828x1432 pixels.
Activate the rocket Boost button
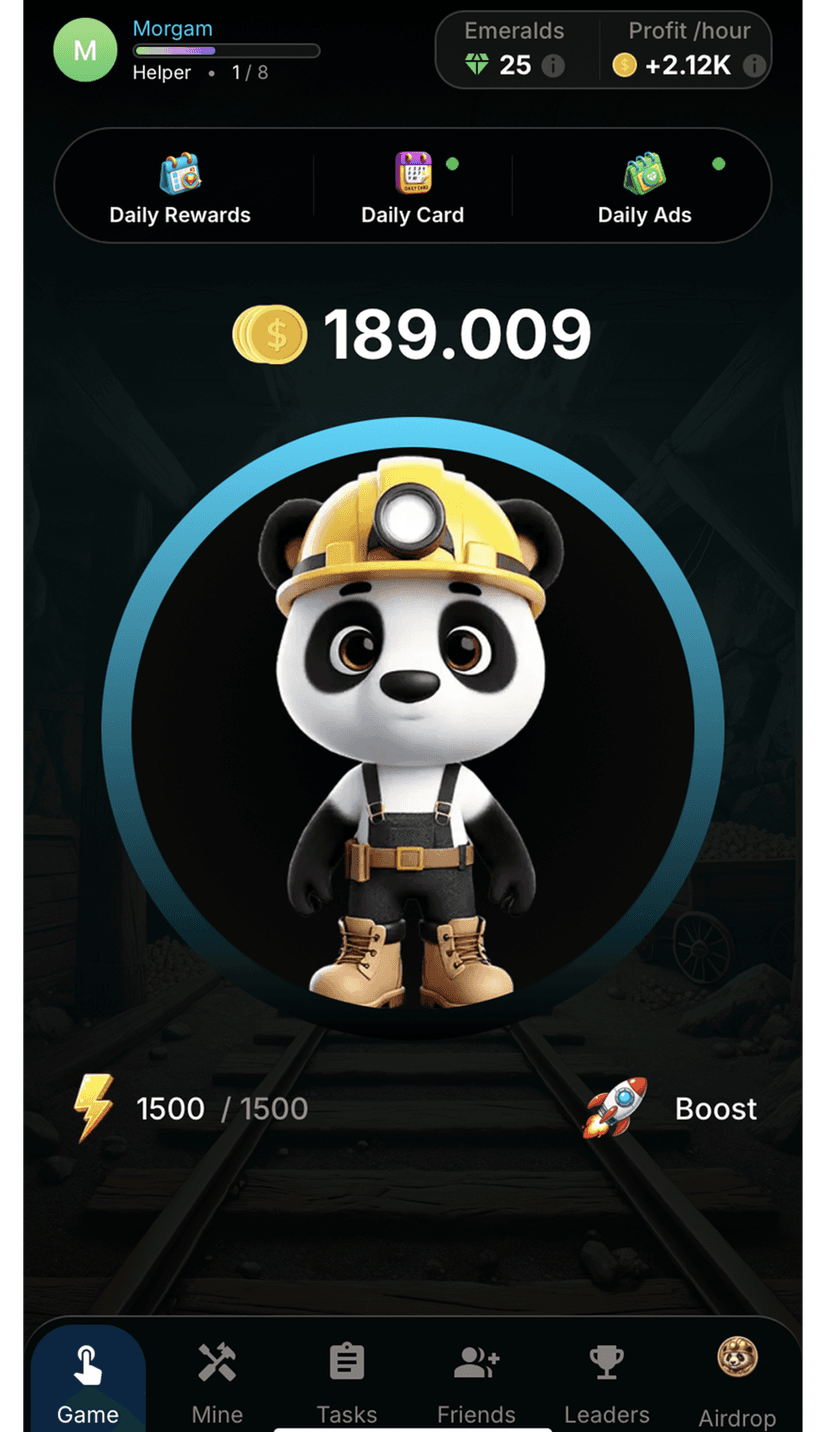click(x=671, y=1108)
